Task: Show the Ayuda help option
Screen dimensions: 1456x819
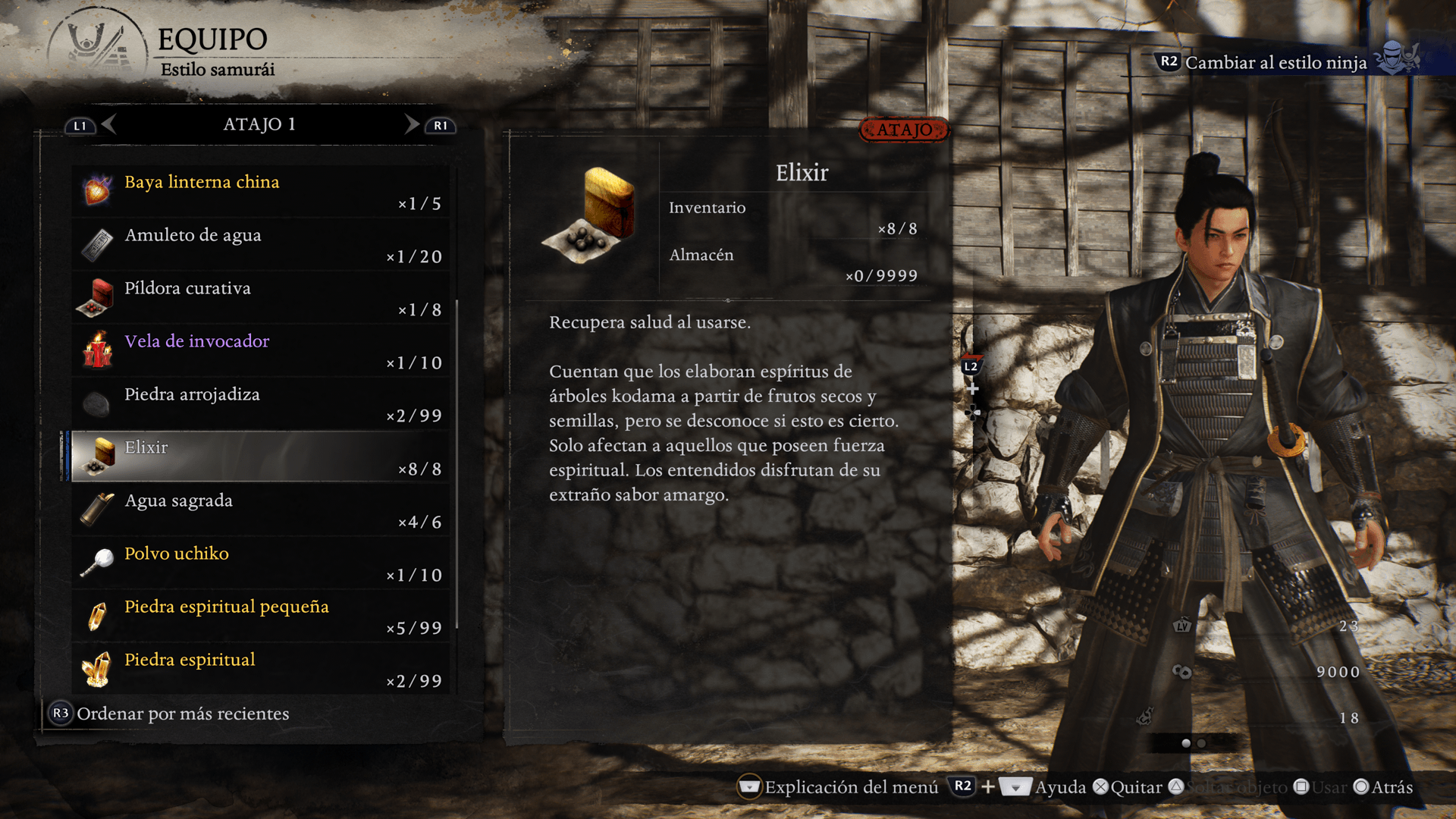Action: [1060, 787]
